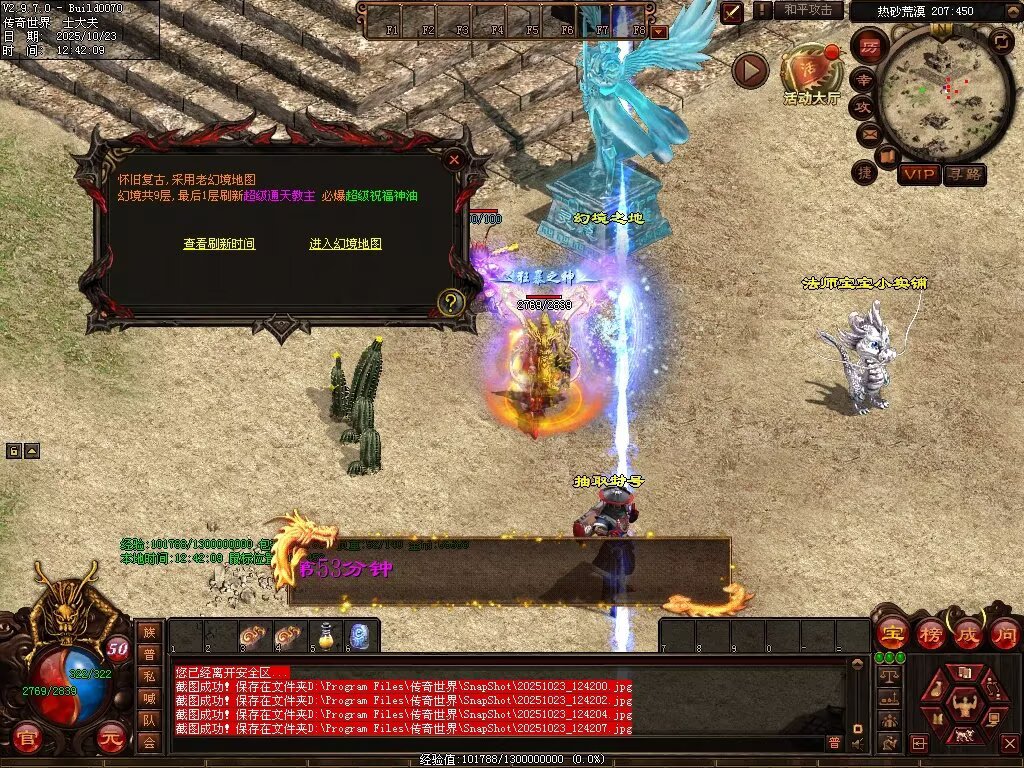Select the yellow potion hotbar slot
Image resolution: width=1024 pixels, height=768 pixels.
(324, 636)
